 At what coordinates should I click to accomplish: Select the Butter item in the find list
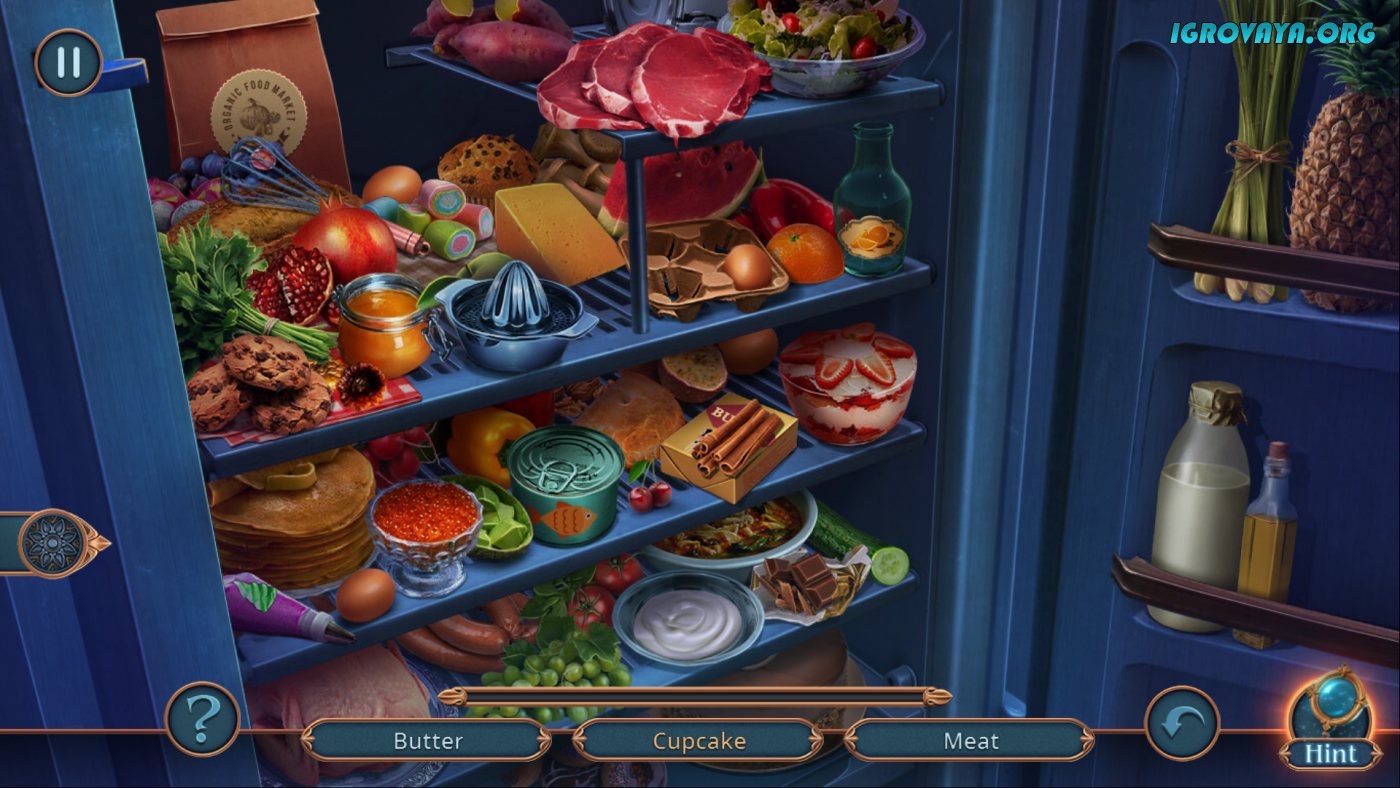(x=427, y=741)
